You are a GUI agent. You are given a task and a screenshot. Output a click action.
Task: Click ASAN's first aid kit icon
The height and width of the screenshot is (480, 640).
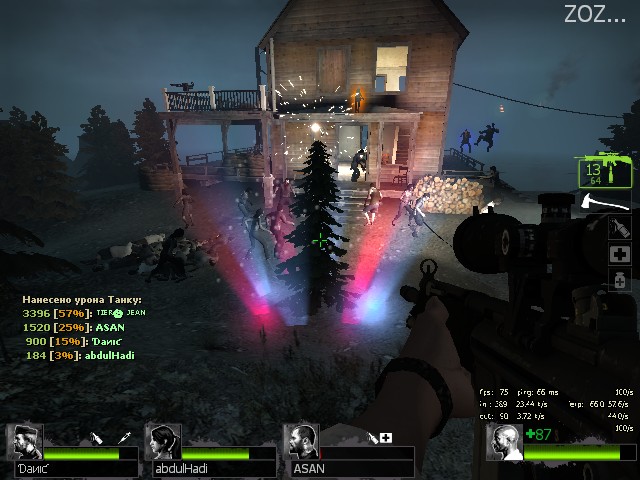pyautogui.click(x=386, y=437)
